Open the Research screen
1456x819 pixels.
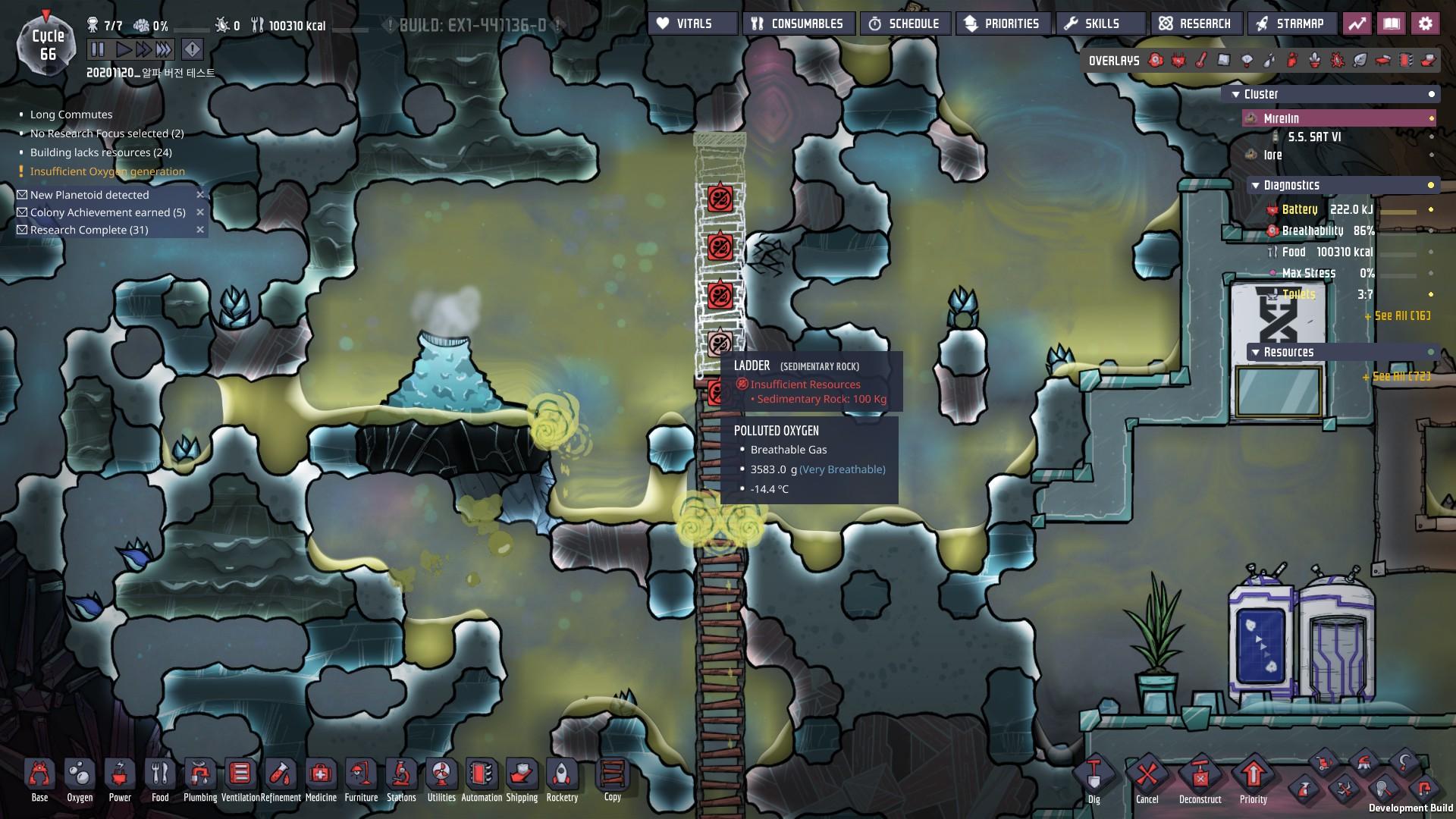[1197, 23]
